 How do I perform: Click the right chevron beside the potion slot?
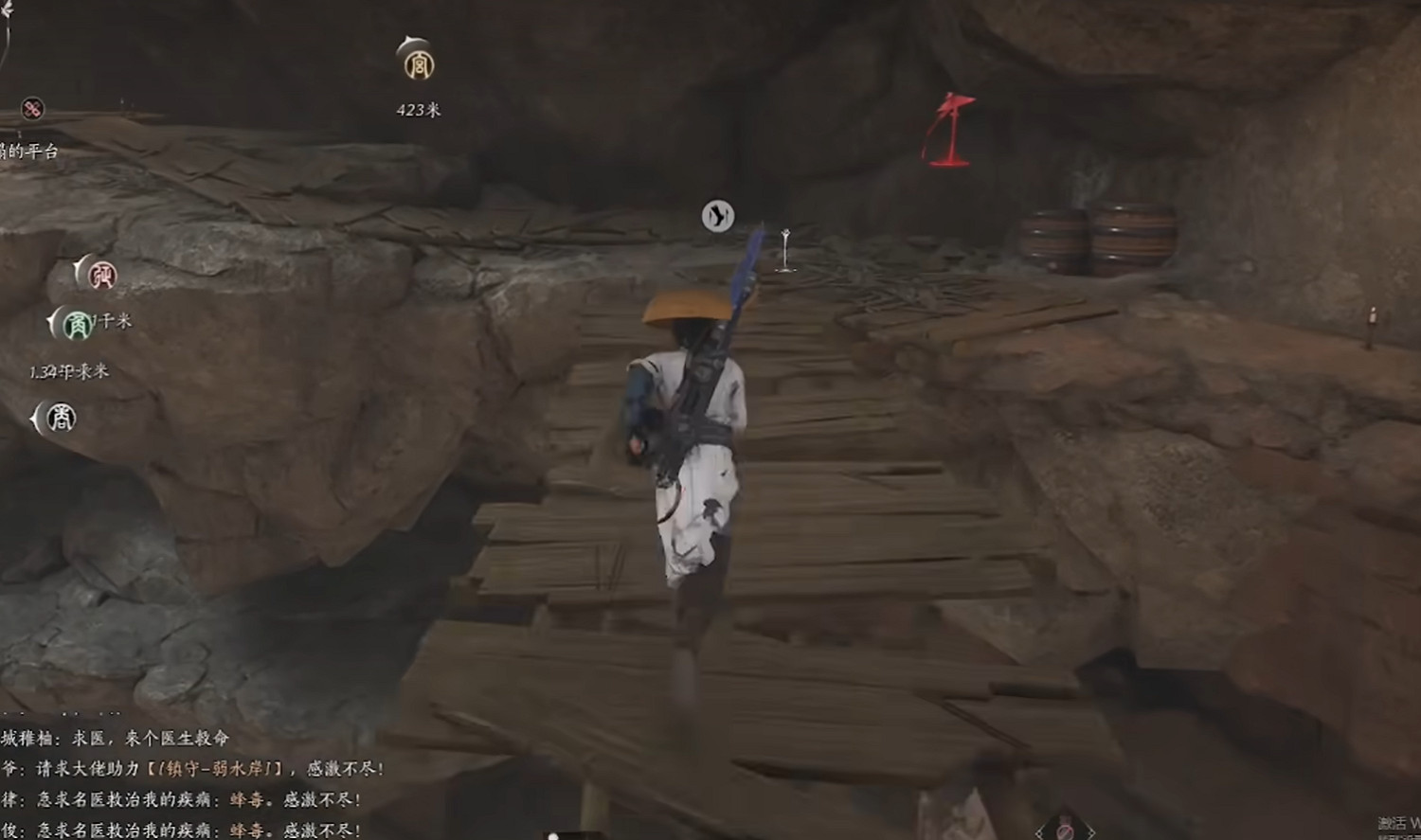pyautogui.click(x=1091, y=831)
